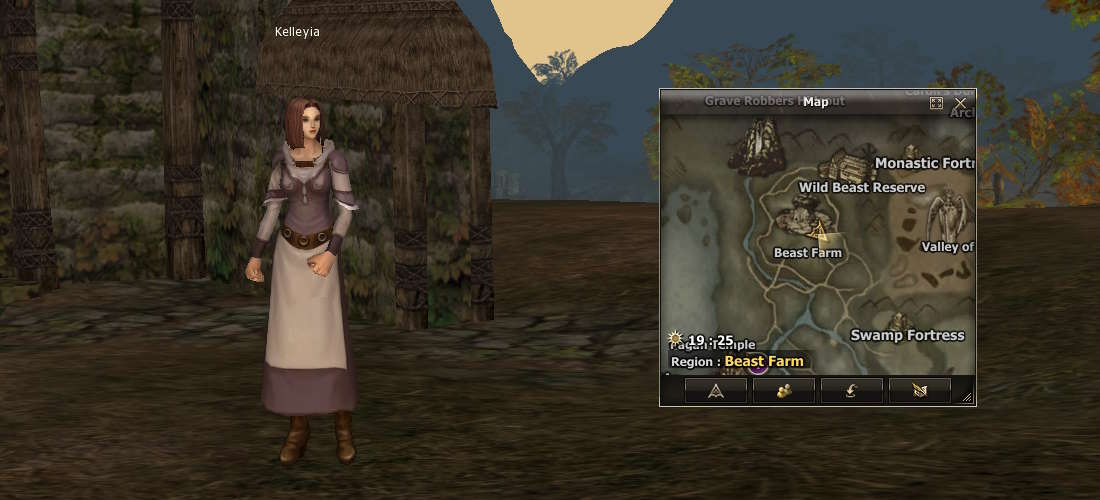Expand the map to full size
Viewport: 1100px width, 500px height.
click(937, 103)
